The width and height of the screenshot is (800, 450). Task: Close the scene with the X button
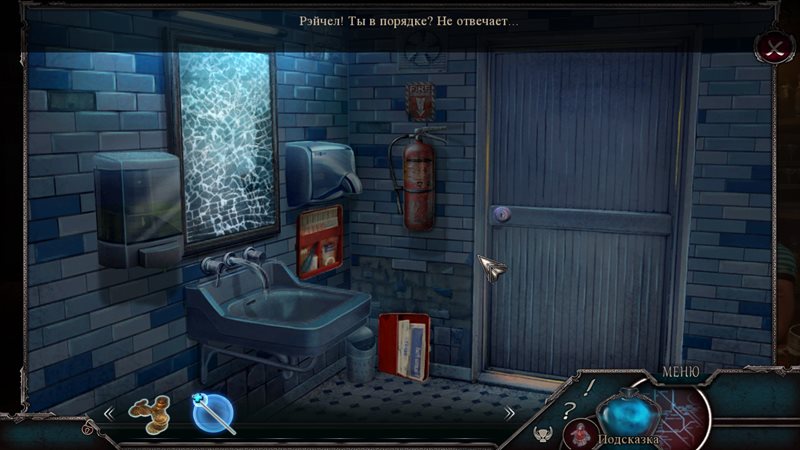pyautogui.click(x=773, y=46)
